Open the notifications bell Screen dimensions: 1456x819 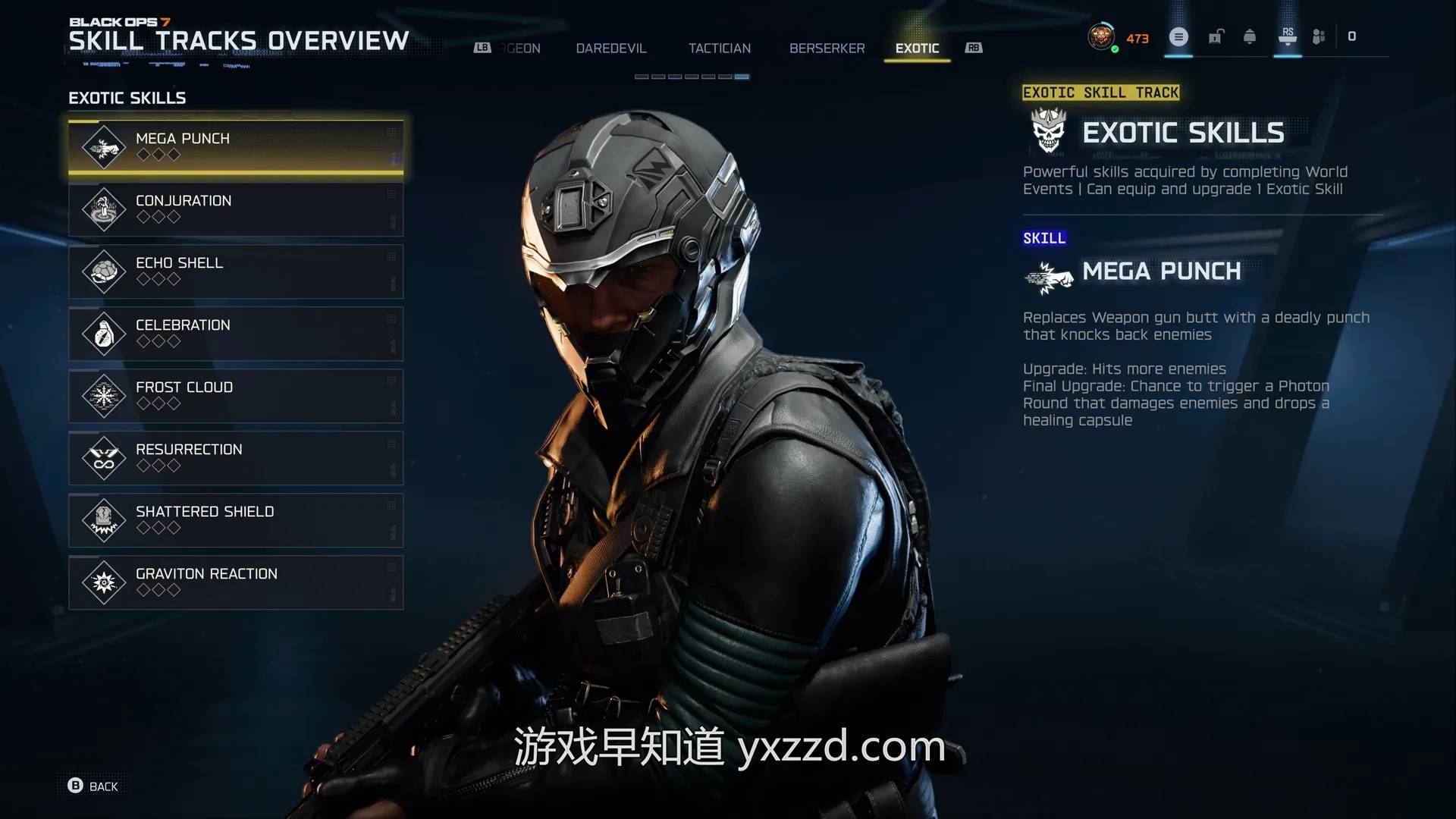[1250, 36]
